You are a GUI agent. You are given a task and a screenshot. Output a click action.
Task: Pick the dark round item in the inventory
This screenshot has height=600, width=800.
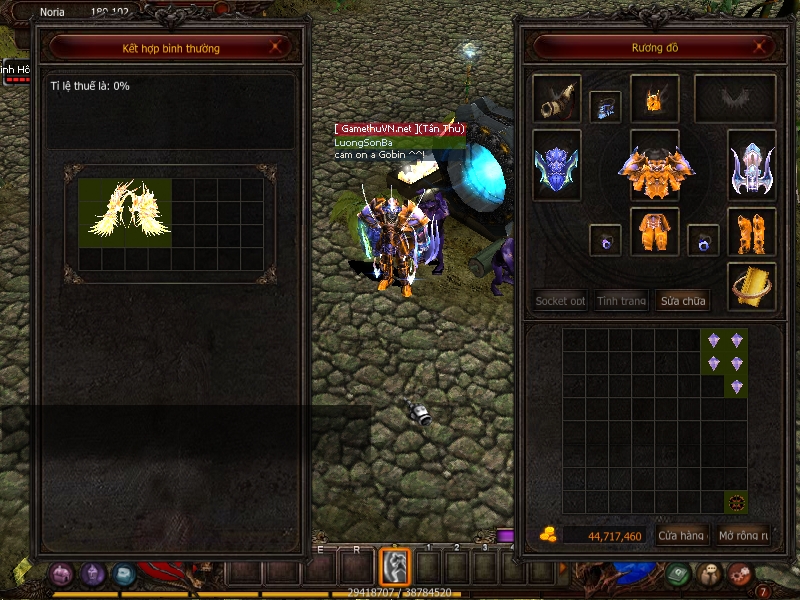[736, 502]
